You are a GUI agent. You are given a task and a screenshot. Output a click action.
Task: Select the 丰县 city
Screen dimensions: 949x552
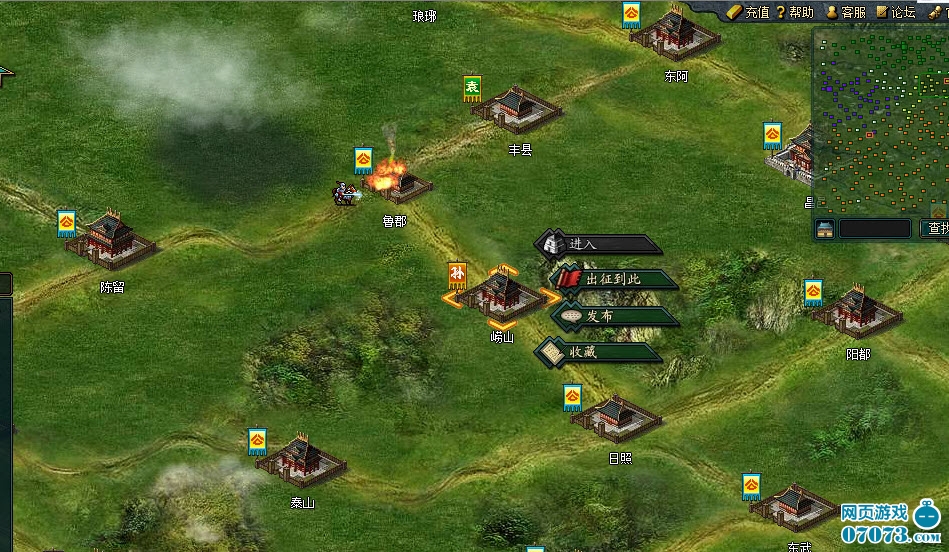pos(518,108)
